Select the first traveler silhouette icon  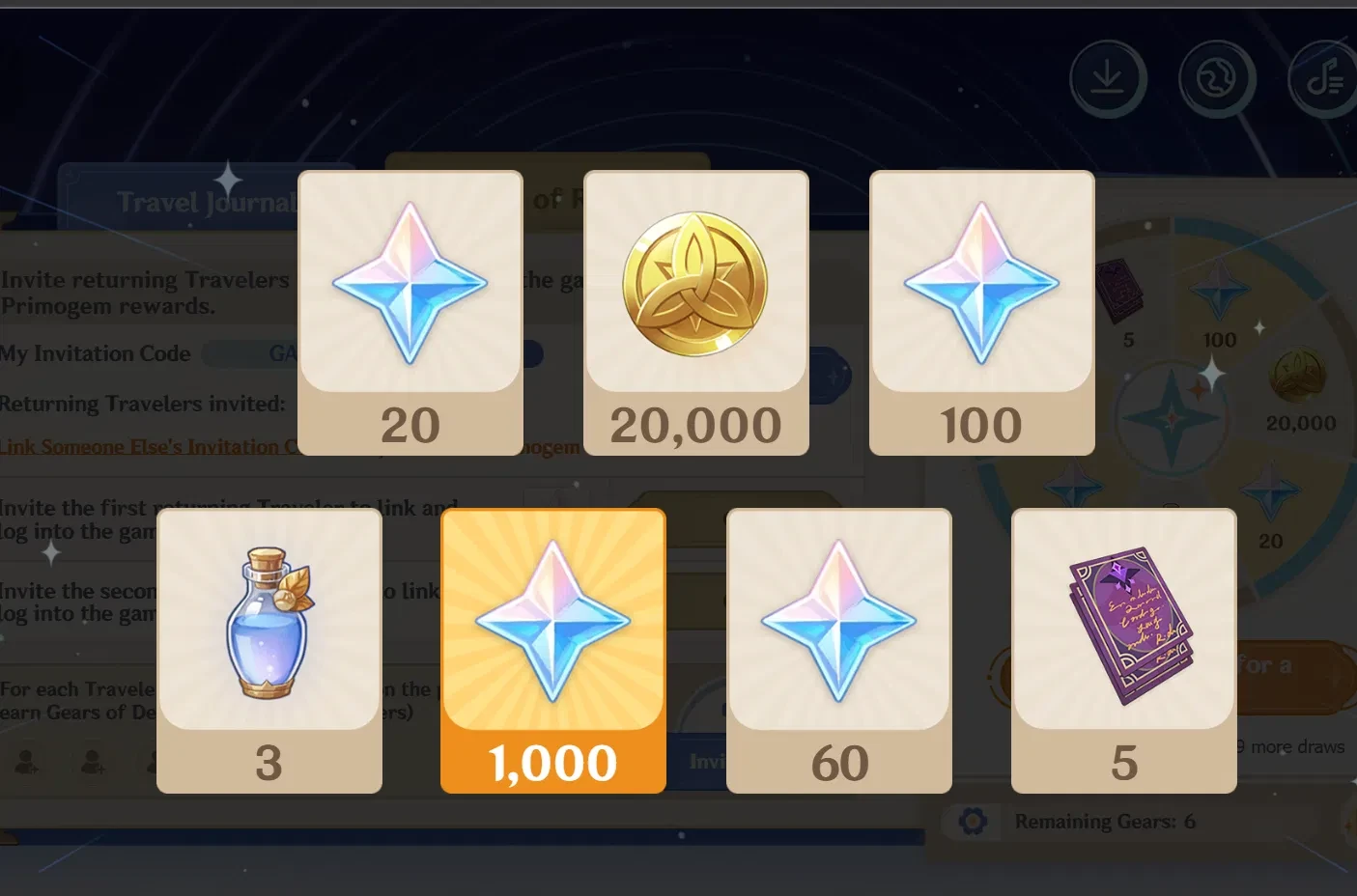pos(26,763)
